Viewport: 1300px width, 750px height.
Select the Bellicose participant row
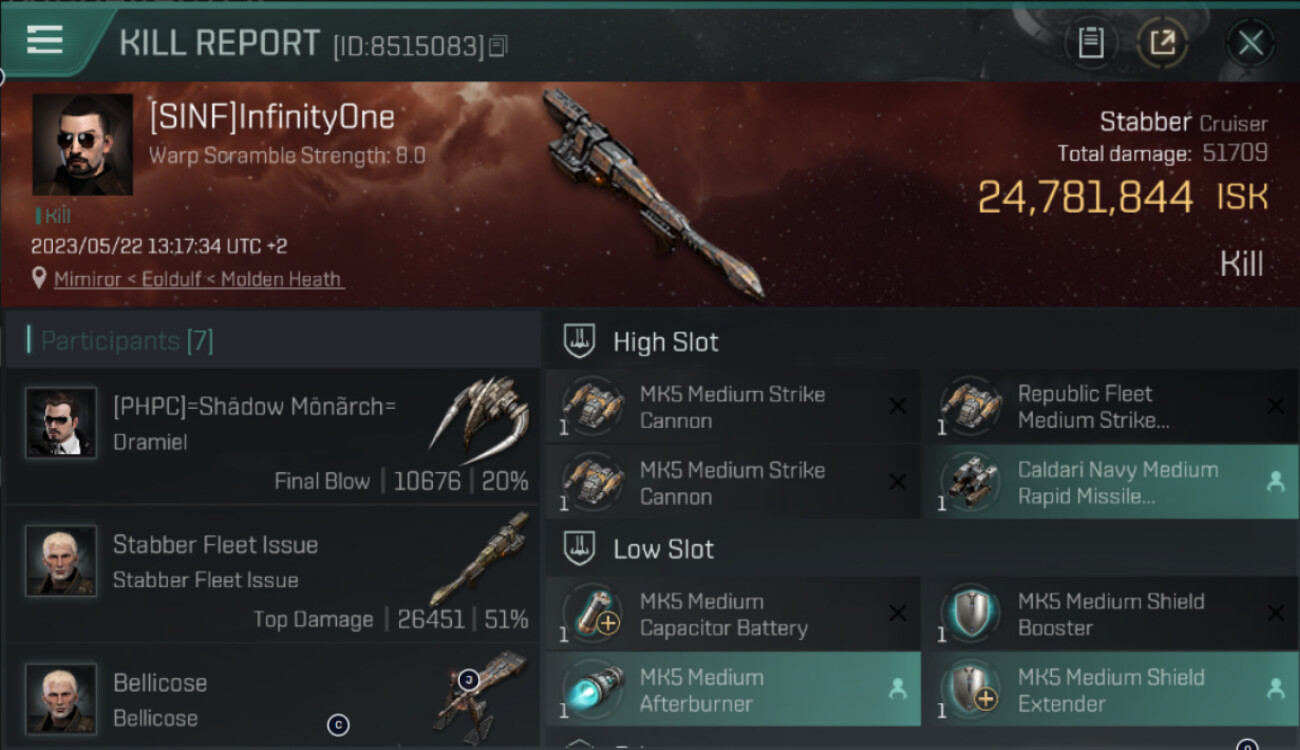click(x=272, y=698)
